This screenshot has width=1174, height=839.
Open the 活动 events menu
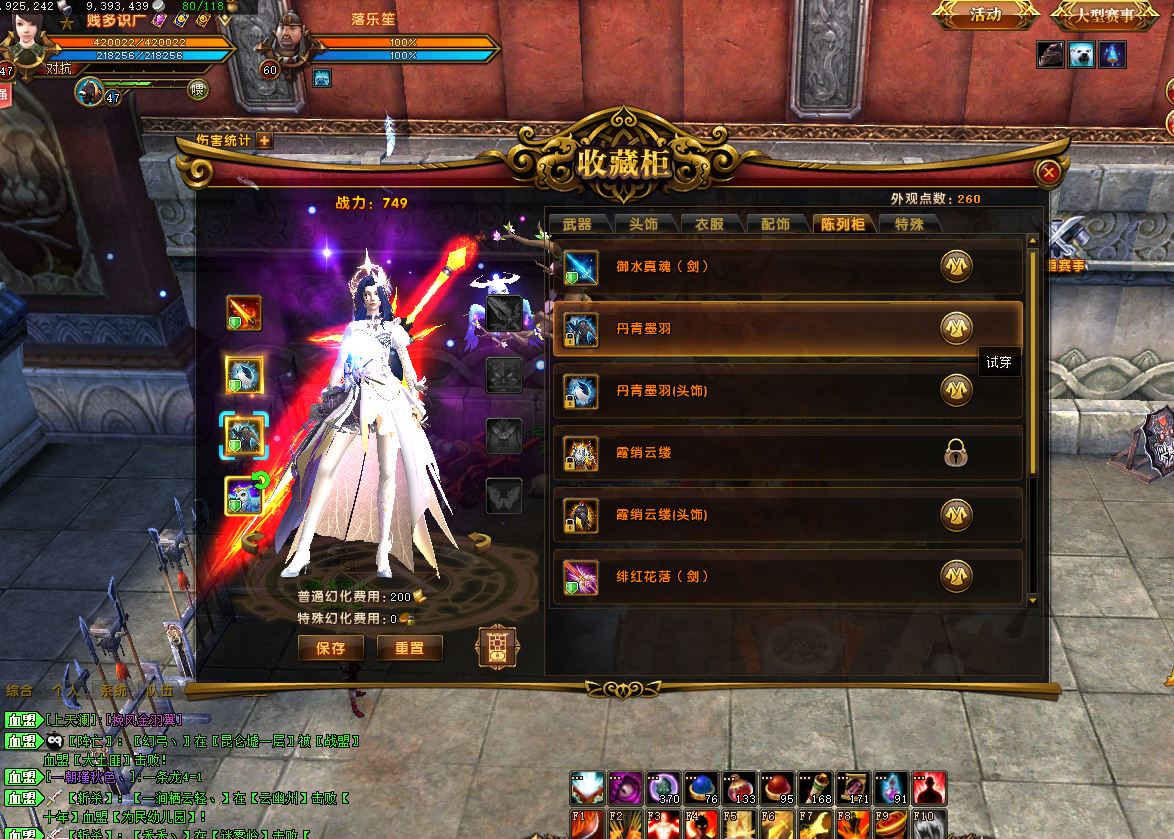(x=985, y=15)
